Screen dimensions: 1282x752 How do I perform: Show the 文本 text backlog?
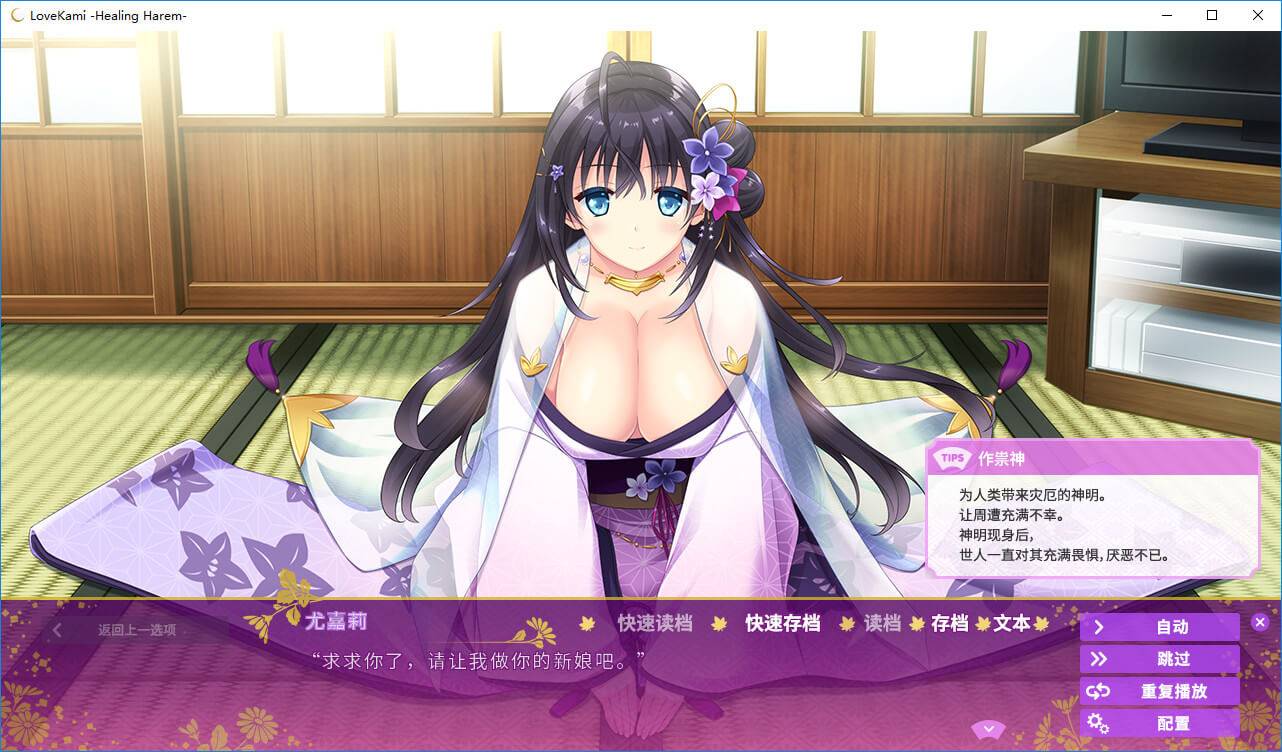[x=1011, y=623]
